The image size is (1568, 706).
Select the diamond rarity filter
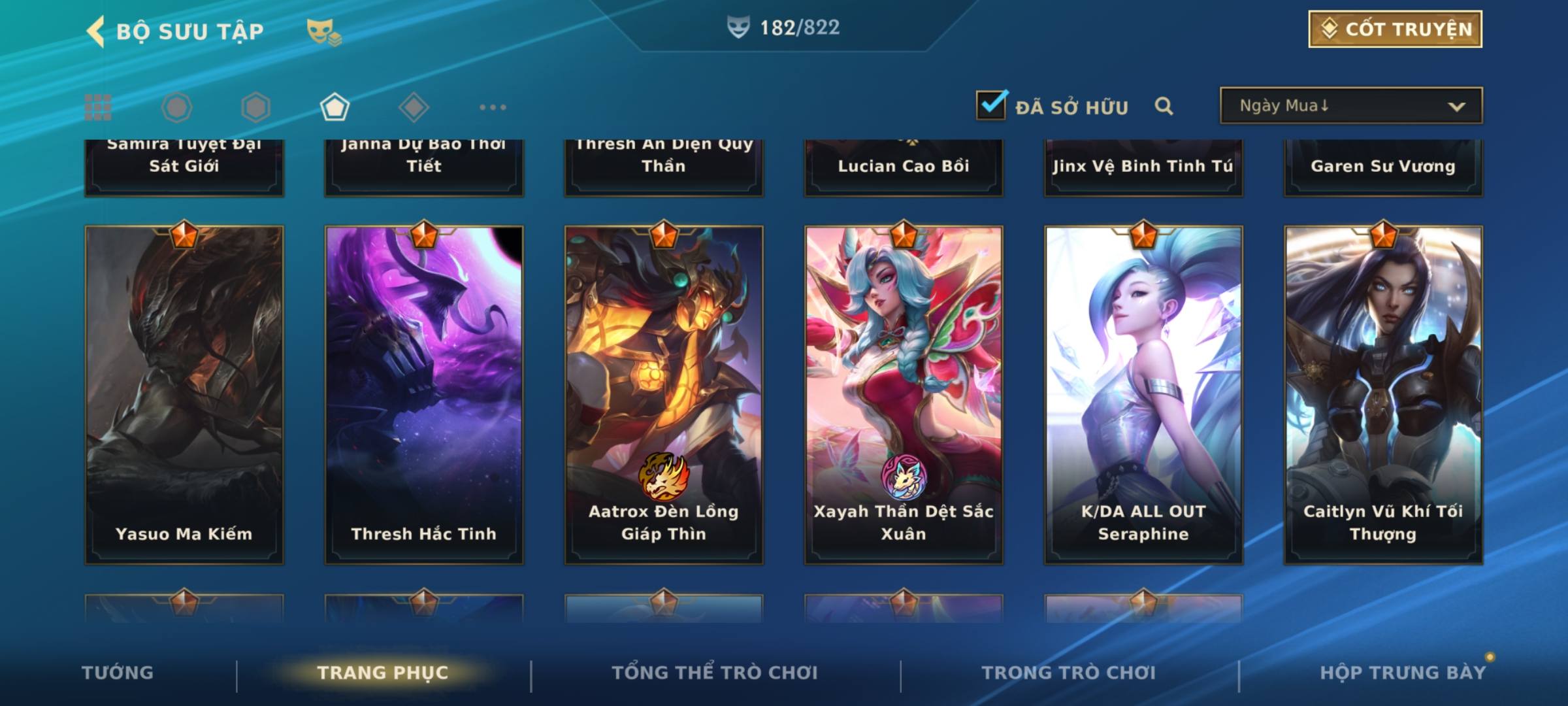[414, 107]
